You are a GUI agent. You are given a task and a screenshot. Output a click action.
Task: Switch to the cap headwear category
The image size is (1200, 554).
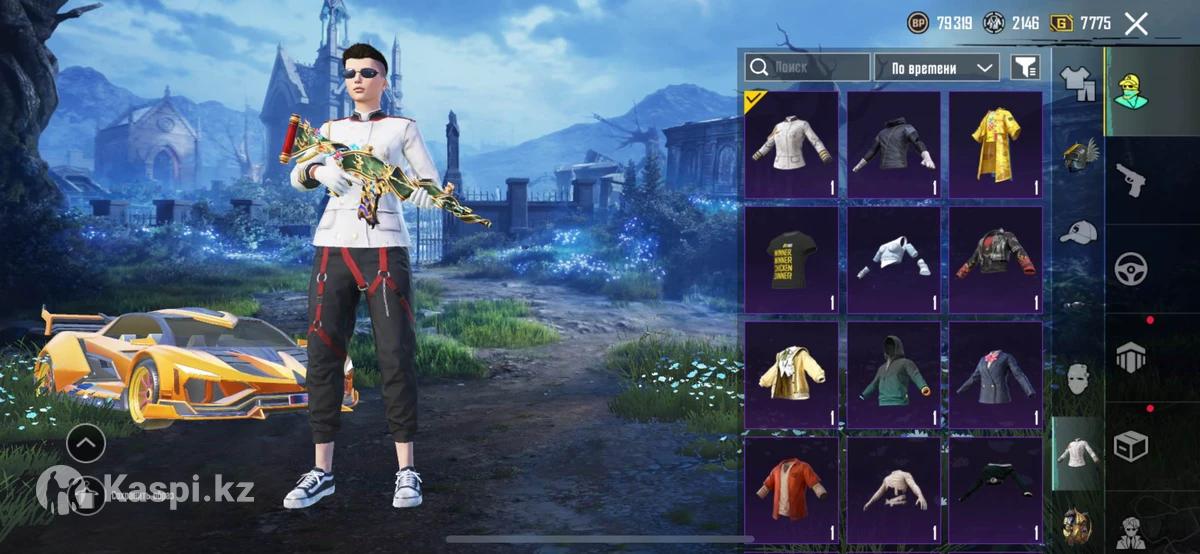[x=1077, y=232]
